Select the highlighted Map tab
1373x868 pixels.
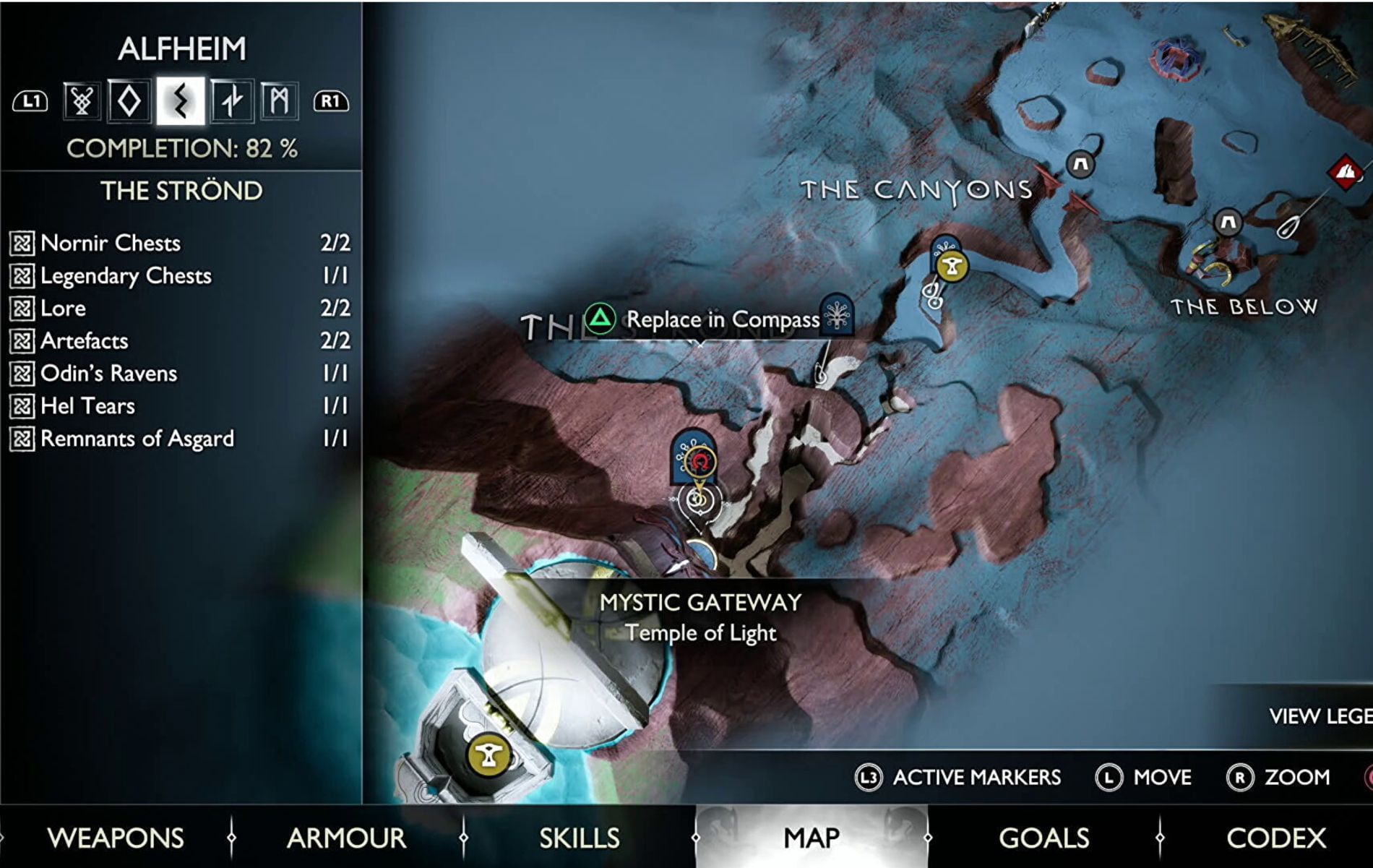point(812,838)
